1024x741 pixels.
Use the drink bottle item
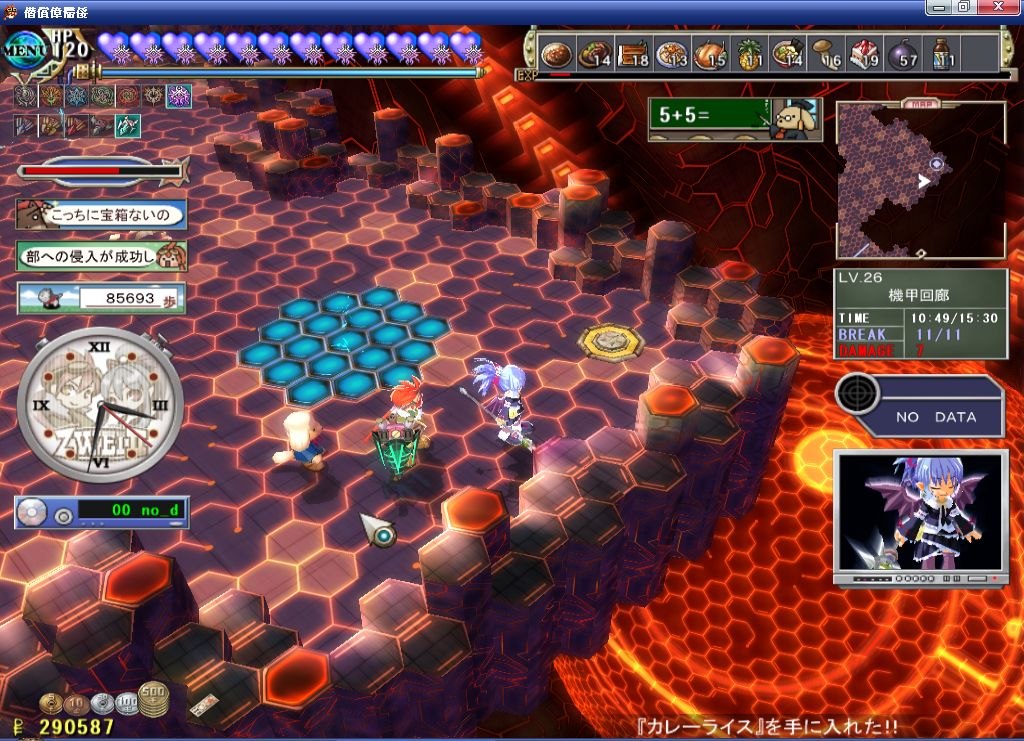[941, 54]
